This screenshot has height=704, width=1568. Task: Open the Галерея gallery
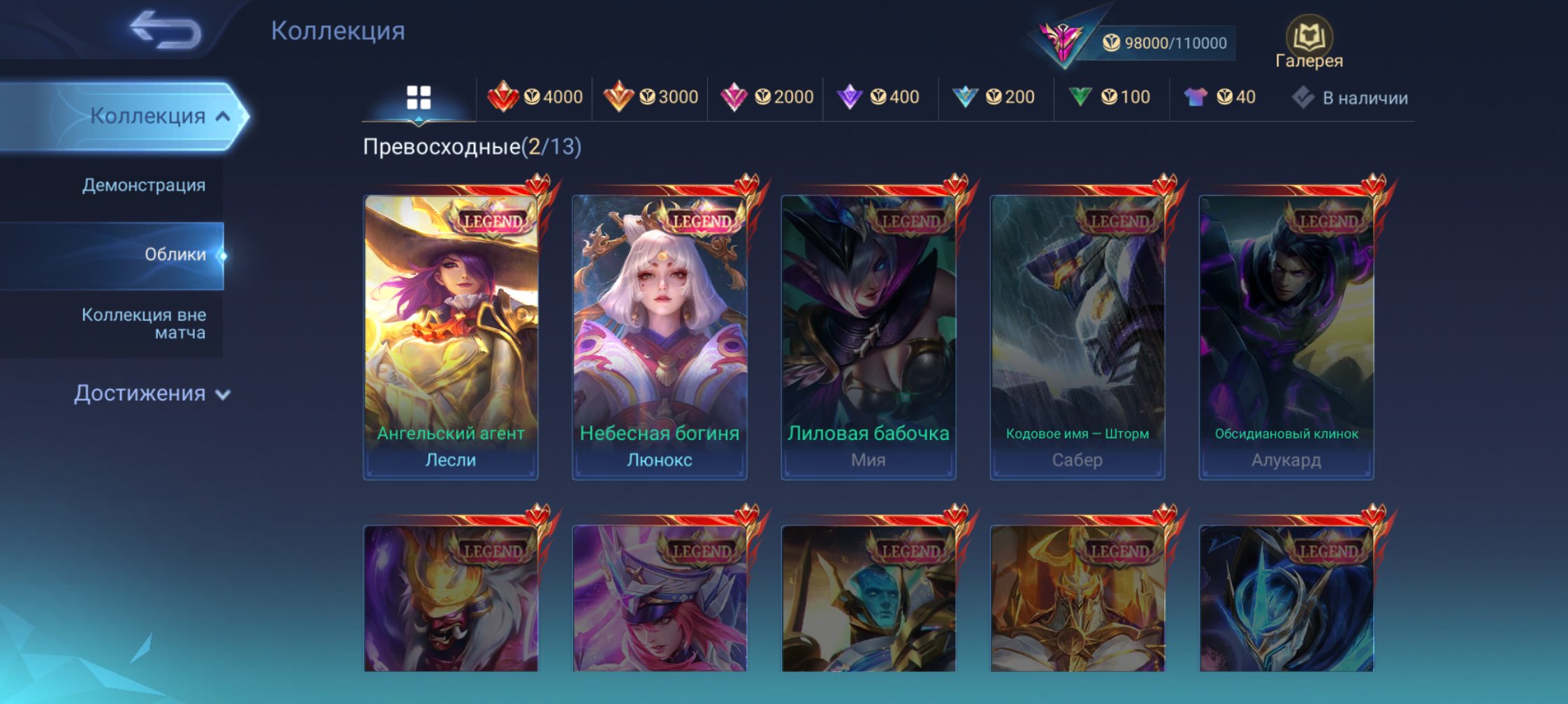(x=1309, y=43)
